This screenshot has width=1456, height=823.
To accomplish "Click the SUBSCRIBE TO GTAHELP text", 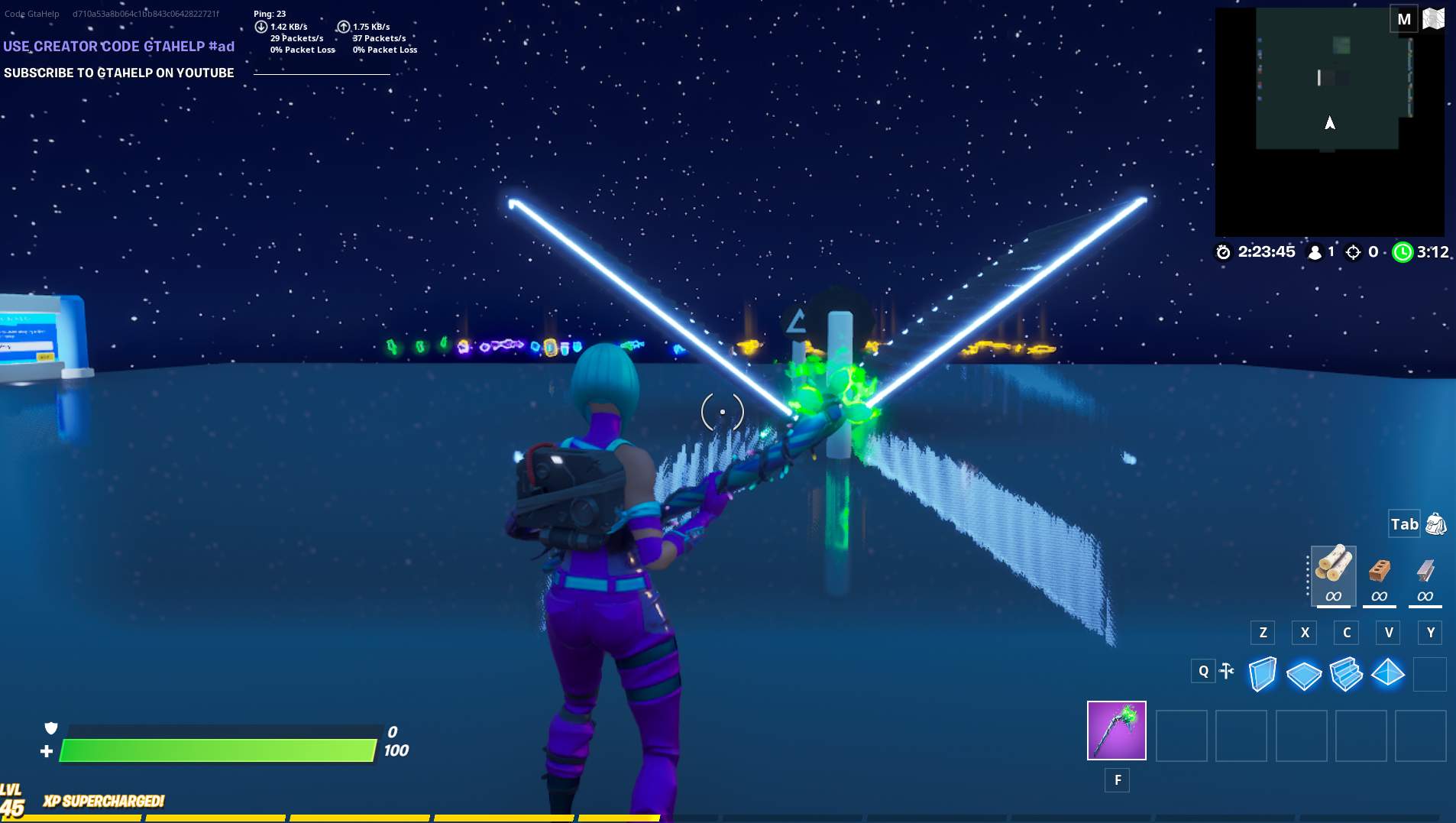I will tap(119, 73).
